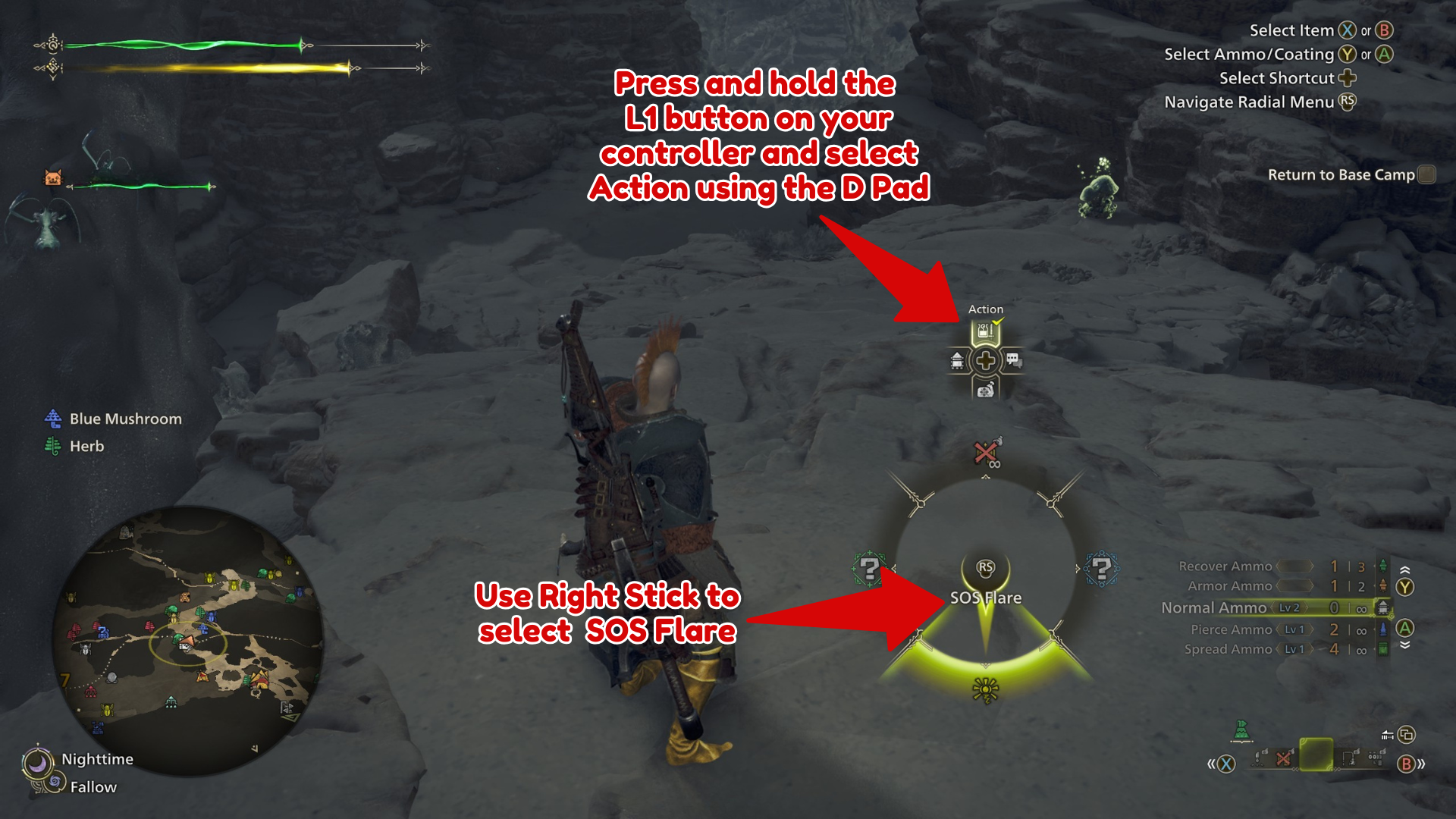Select the gesture icon below the D-pad center

(x=984, y=392)
